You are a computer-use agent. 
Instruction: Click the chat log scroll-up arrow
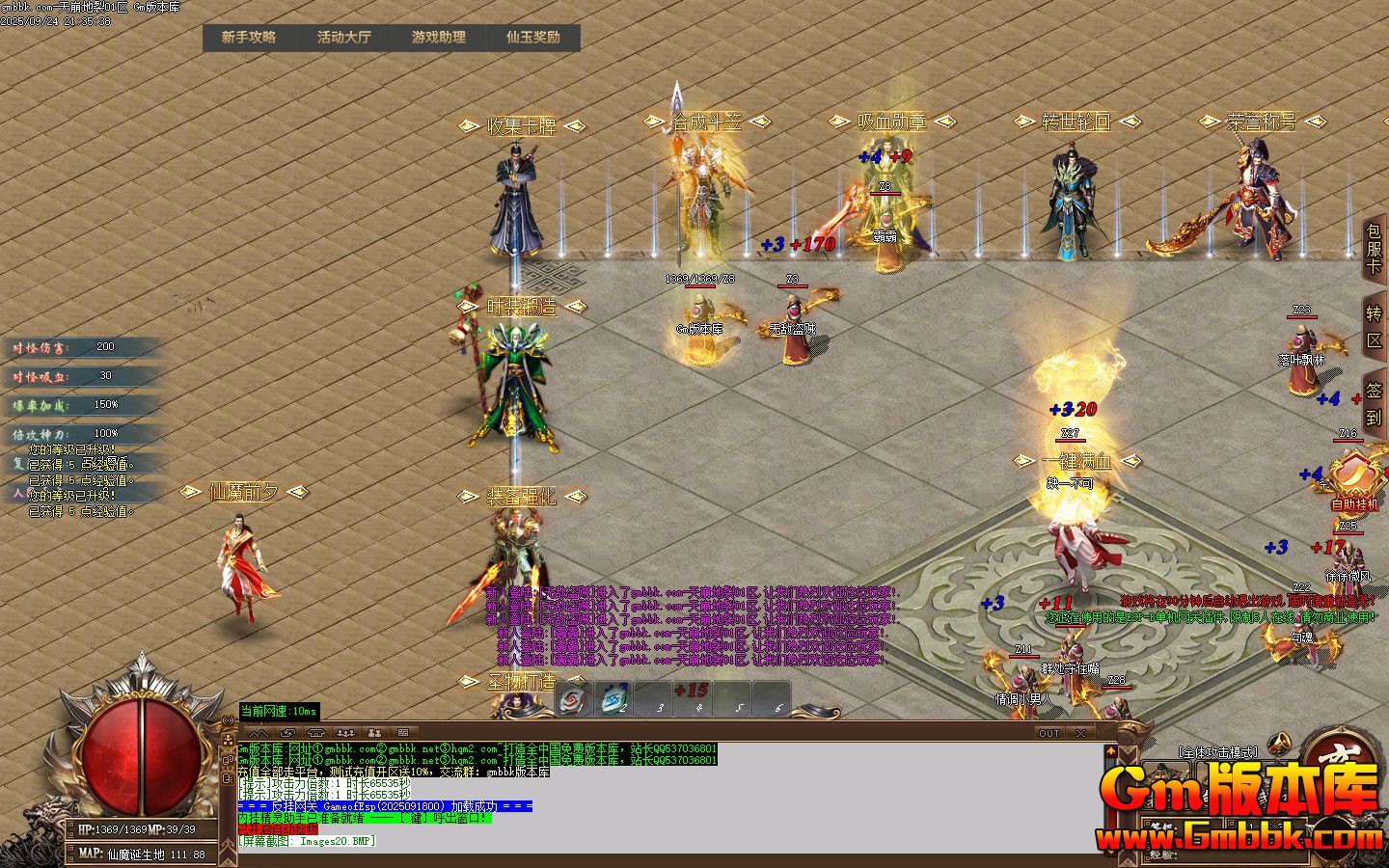click(x=1111, y=749)
